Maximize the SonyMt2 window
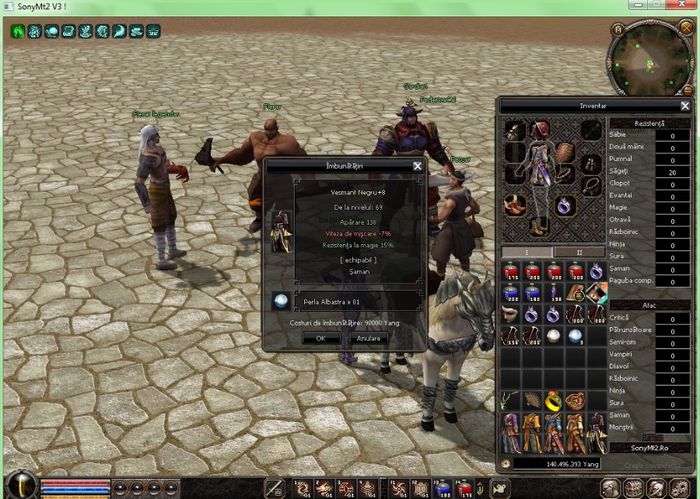 [655, 7]
